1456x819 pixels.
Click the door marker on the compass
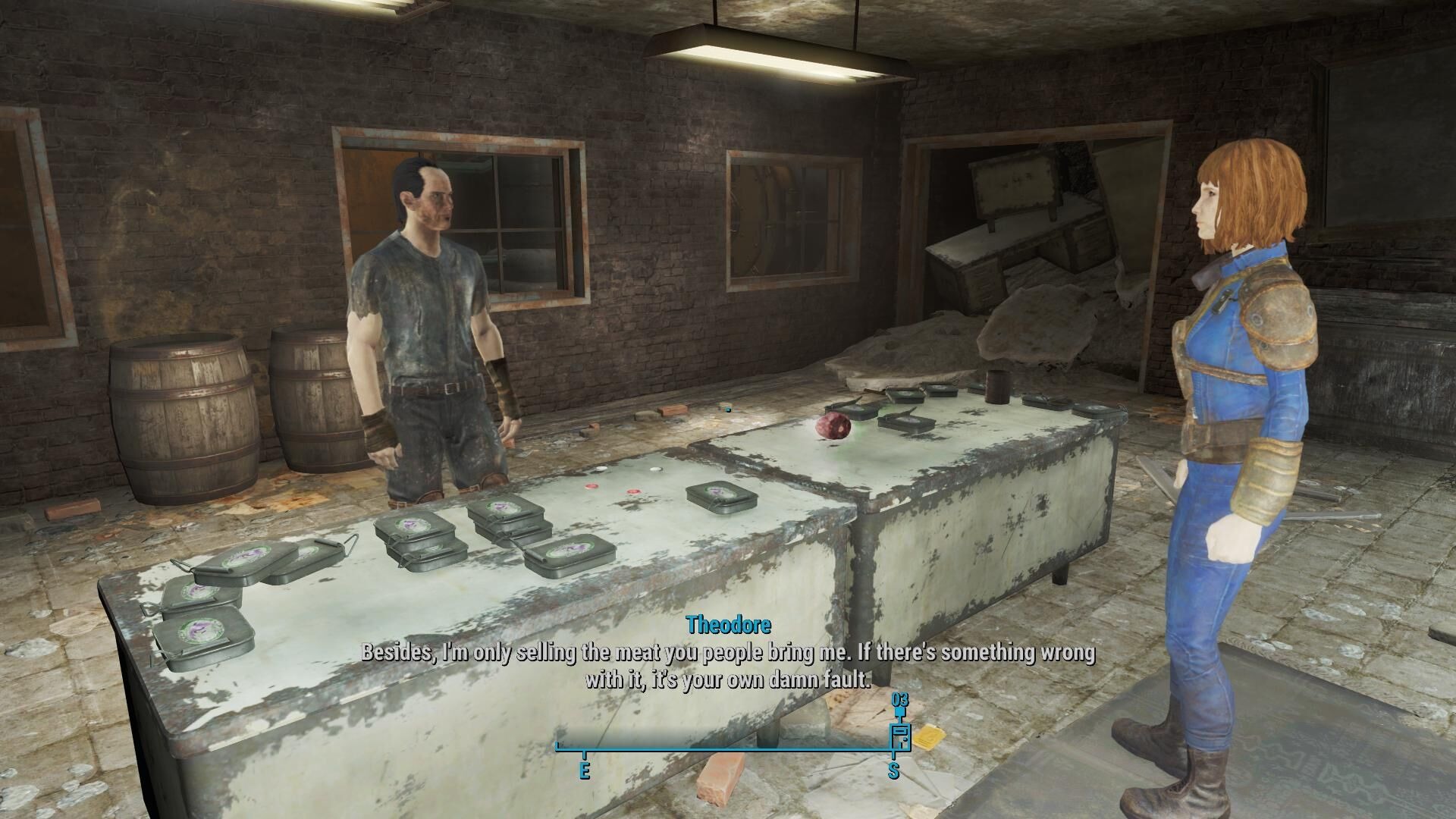pos(900,737)
